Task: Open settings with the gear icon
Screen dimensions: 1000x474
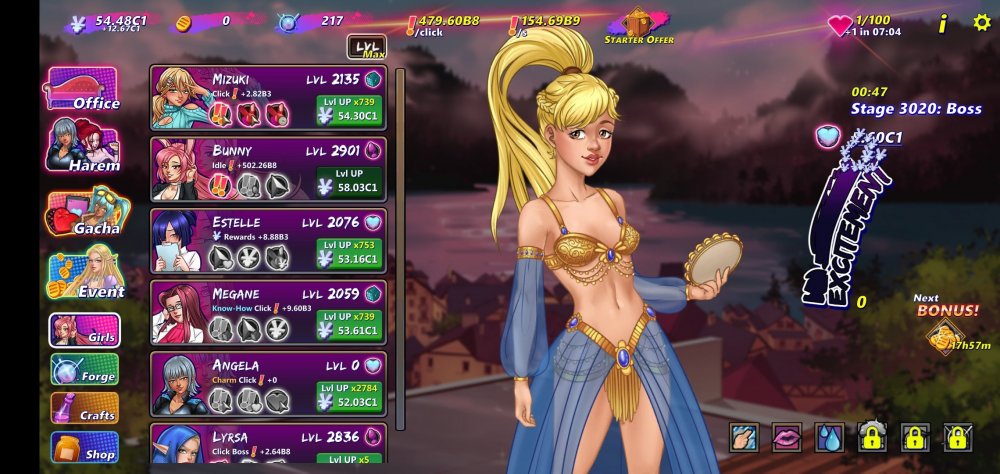Action: coord(981,22)
